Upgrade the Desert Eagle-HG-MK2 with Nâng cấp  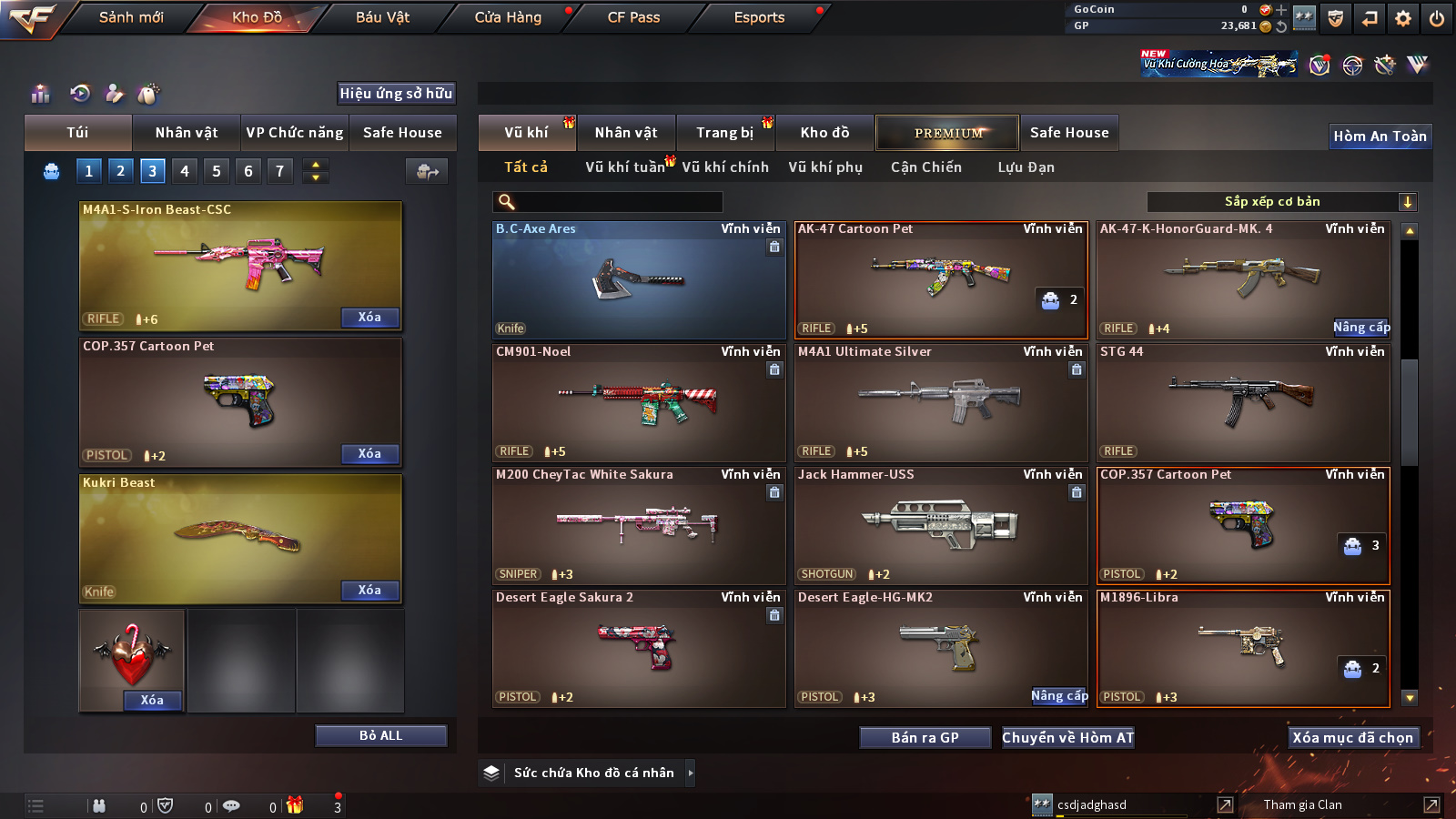click(x=1059, y=696)
